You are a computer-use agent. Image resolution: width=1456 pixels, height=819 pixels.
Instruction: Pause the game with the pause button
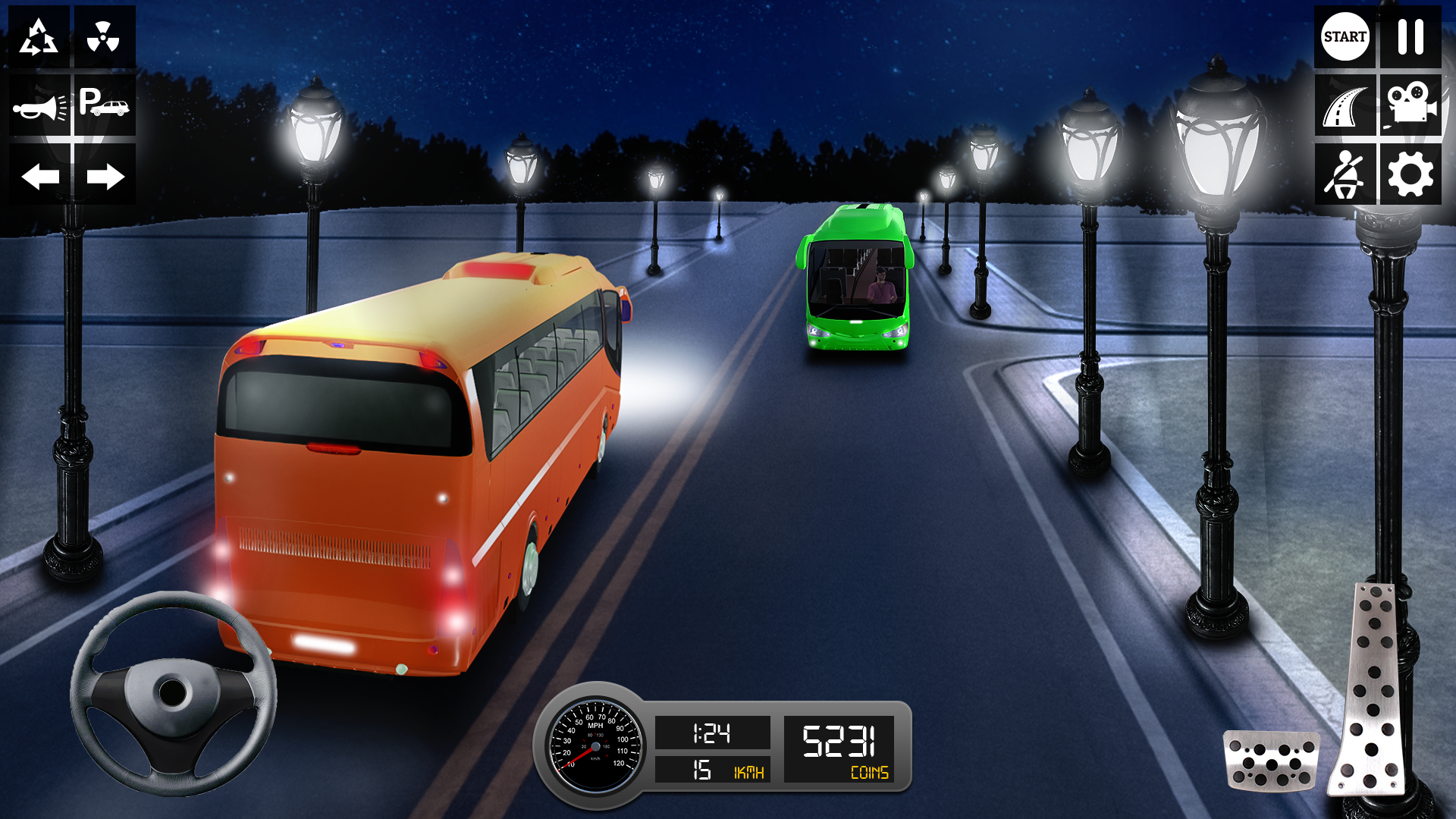pyautogui.click(x=1412, y=36)
